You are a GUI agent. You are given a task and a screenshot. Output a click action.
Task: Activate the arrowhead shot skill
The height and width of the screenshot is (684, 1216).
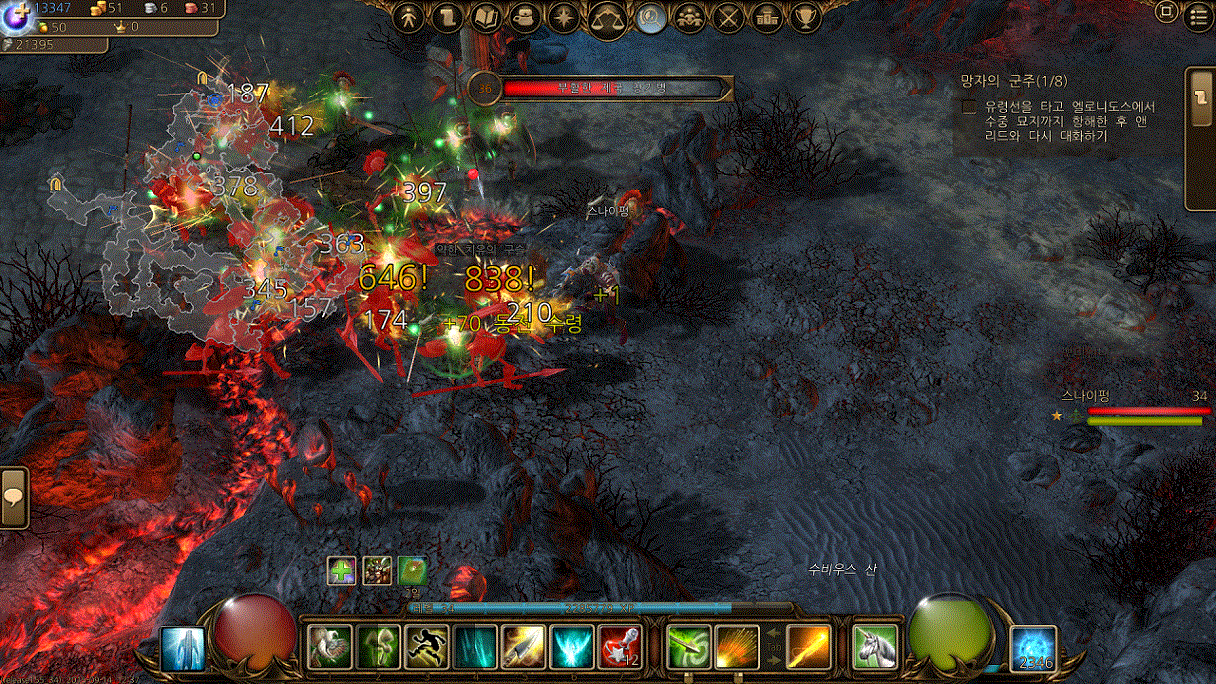click(x=523, y=647)
